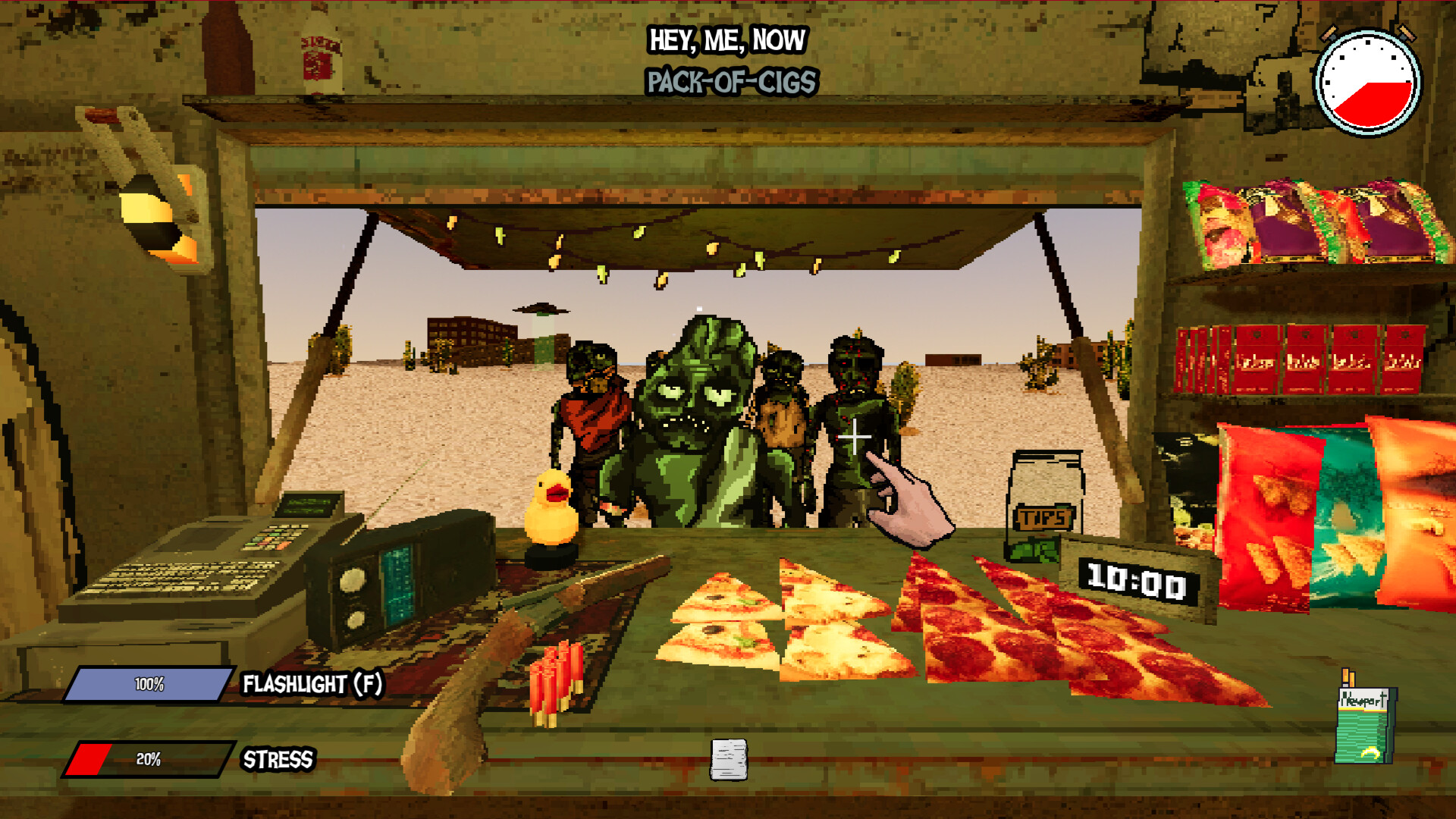
Task: Toggle the flashlight
Action: (149, 685)
